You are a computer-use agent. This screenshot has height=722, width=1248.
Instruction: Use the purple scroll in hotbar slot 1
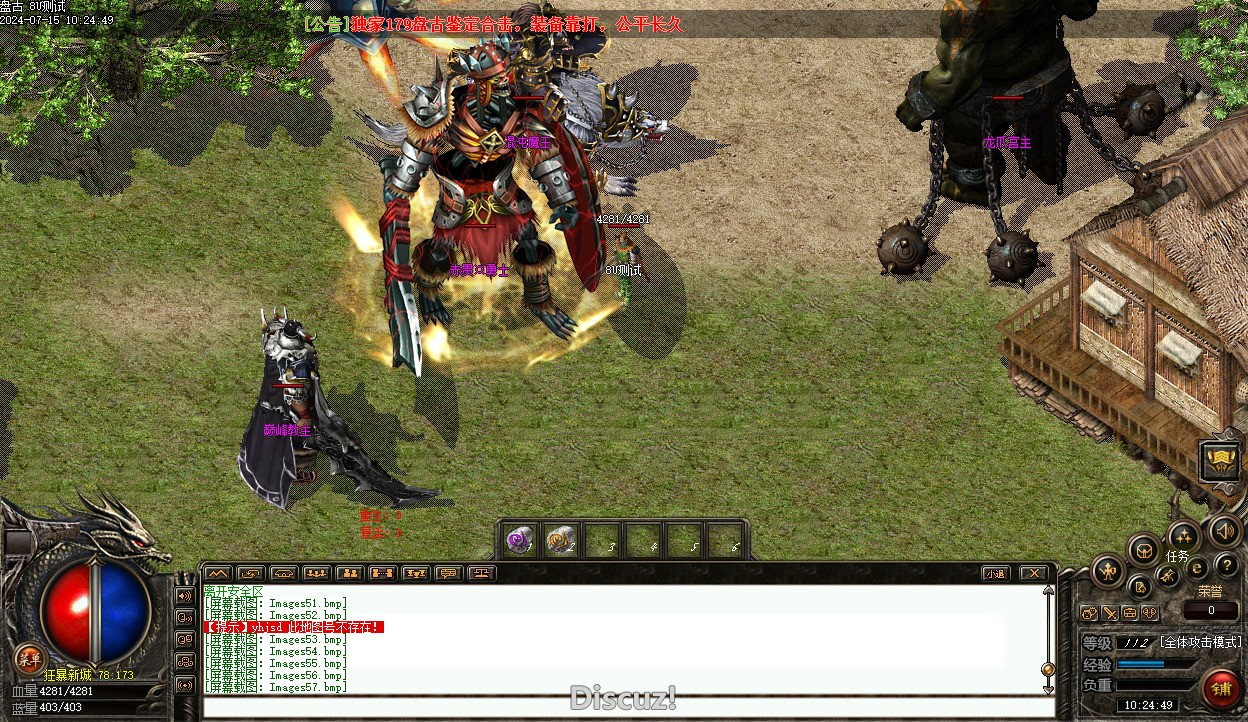tap(519, 540)
